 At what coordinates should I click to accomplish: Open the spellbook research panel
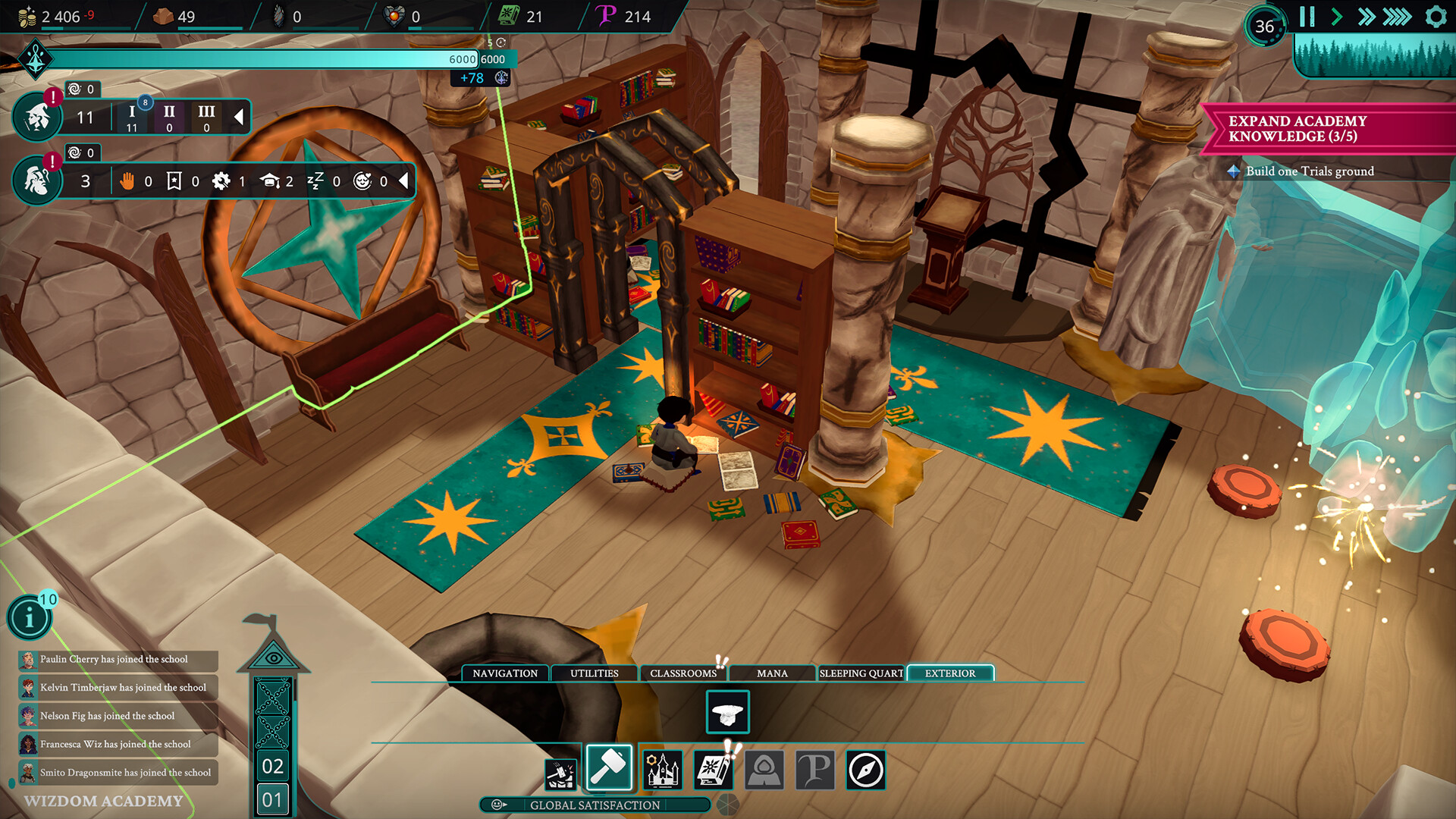[x=714, y=770]
